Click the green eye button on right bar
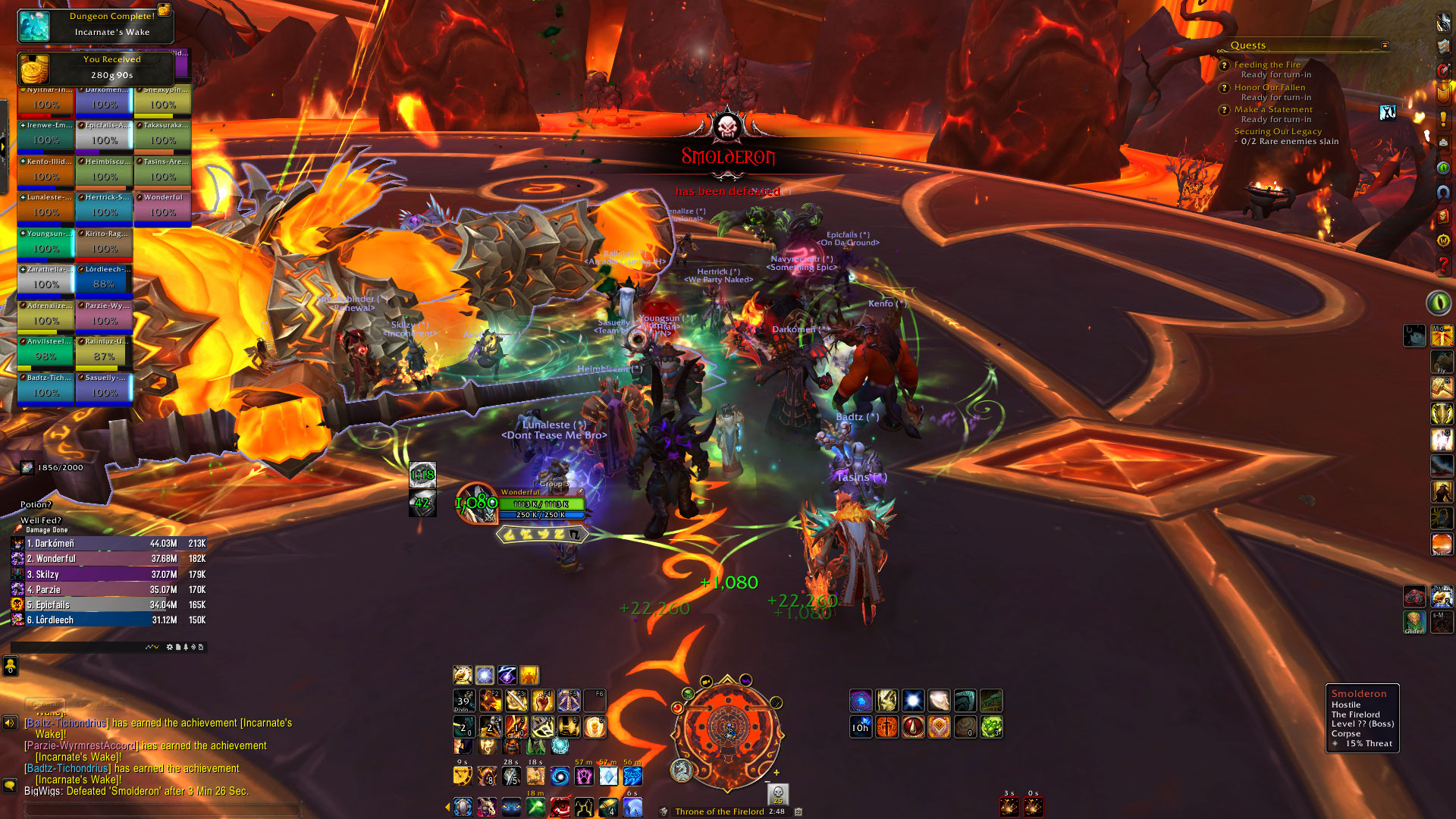This screenshot has width=1456, height=819. pyautogui.click(x=1438, y=303)
